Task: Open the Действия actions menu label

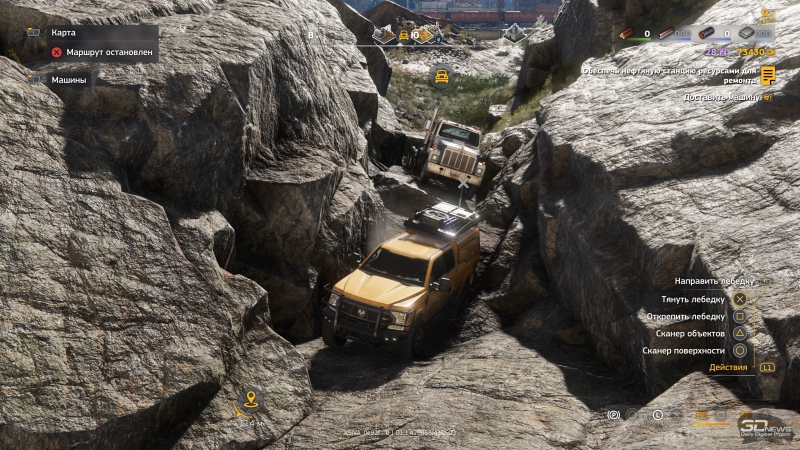Action: pos(728,367)
